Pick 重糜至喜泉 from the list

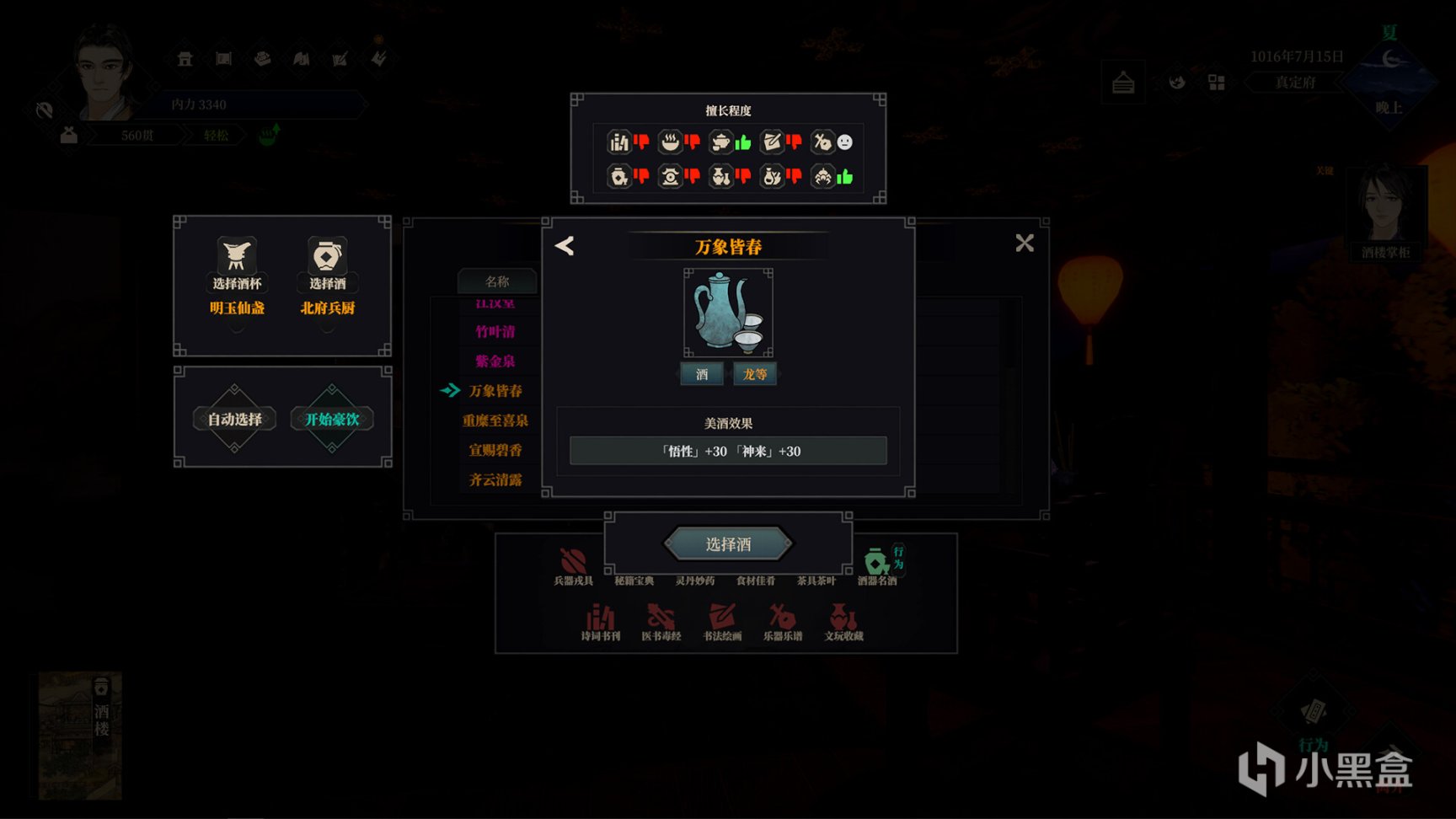pos(495,420)
